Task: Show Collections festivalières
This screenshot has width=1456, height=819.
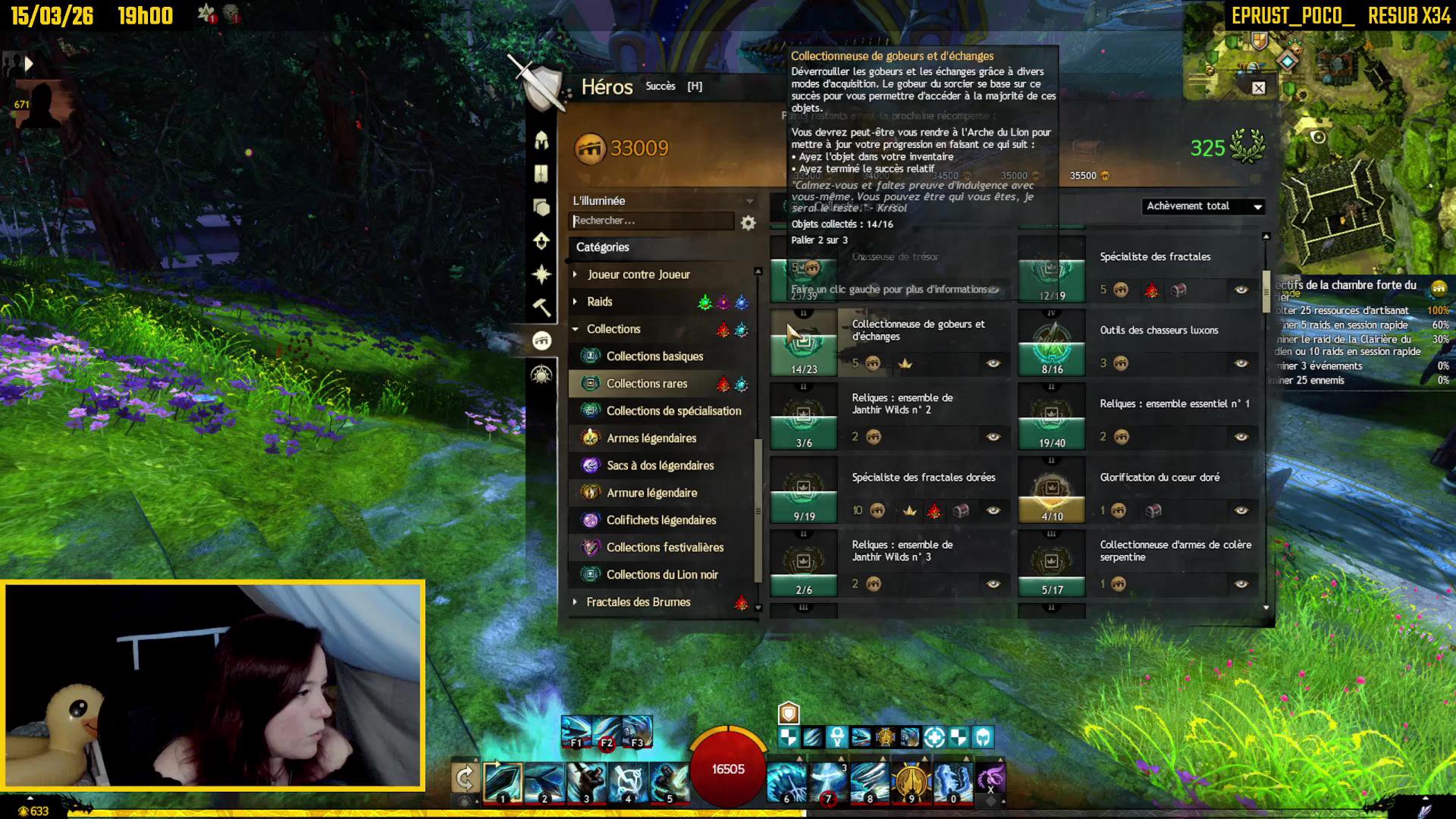Action: (665, 548)
